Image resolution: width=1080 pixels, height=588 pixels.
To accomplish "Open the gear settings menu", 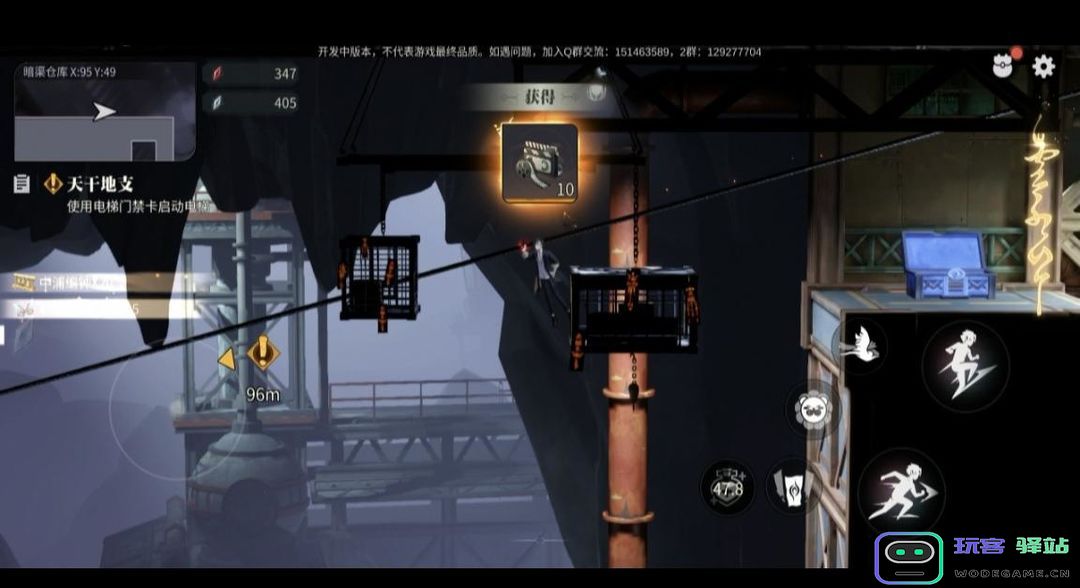I will coord(1043,67).
